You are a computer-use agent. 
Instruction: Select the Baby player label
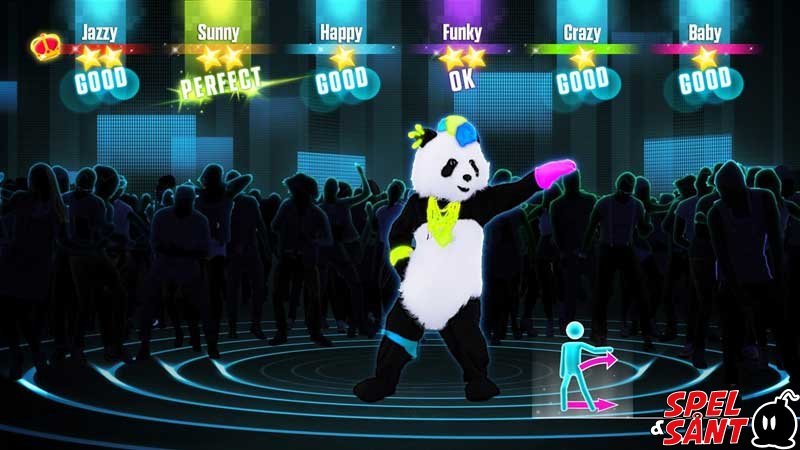coord(704,32)
